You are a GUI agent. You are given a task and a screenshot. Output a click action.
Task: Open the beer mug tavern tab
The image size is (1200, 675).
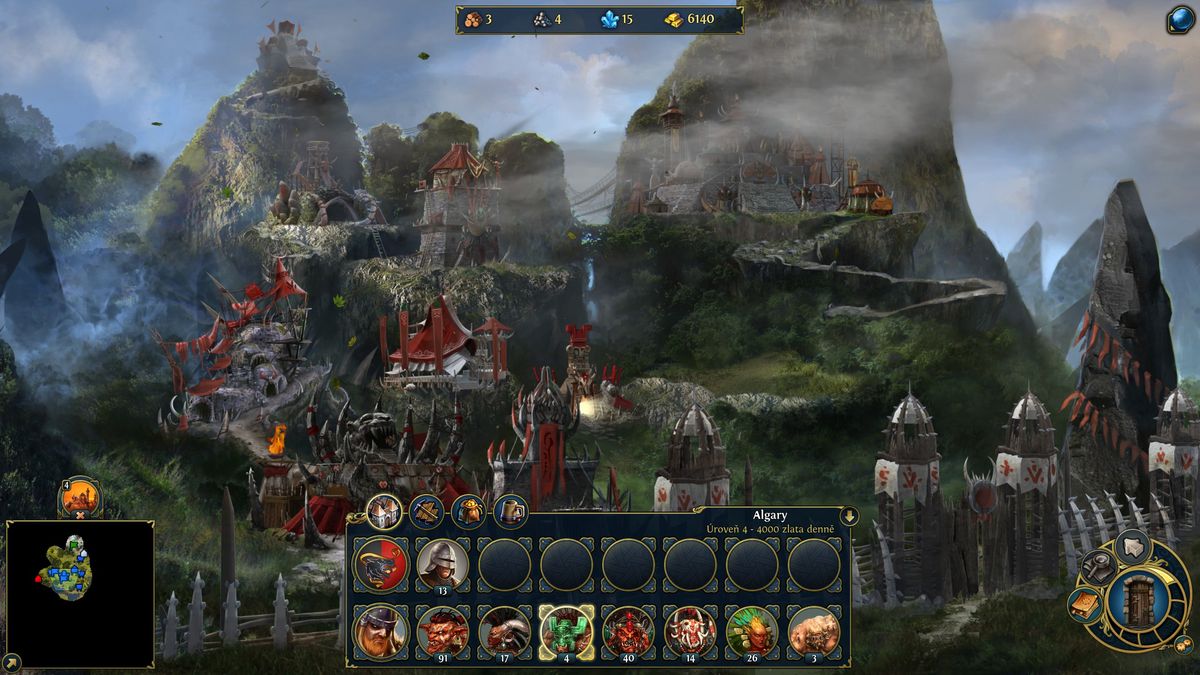coord(510,512)
